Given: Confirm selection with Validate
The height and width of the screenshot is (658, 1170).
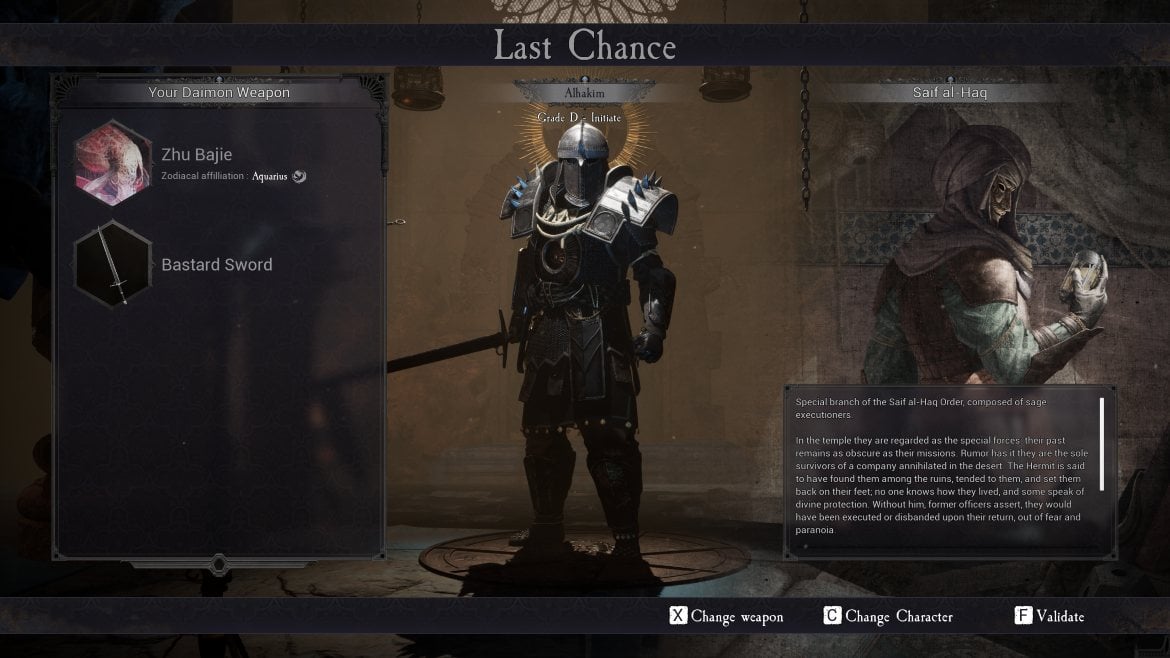Looking at the screenshot, I should 1049,616.
